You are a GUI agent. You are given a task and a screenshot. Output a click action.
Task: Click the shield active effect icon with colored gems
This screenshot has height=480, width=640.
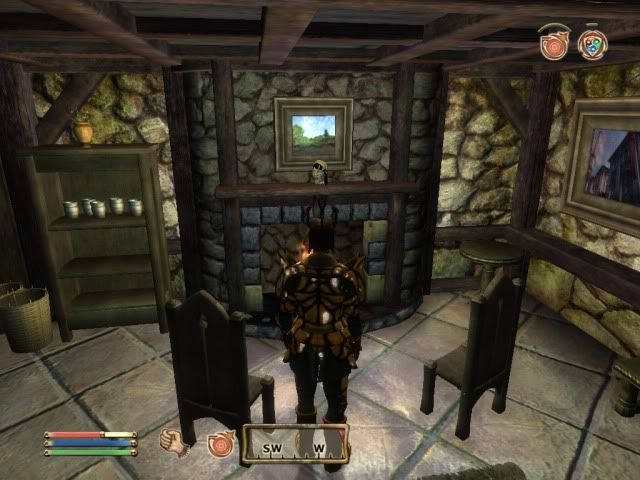pyautogui.click(x=592, y=44)
